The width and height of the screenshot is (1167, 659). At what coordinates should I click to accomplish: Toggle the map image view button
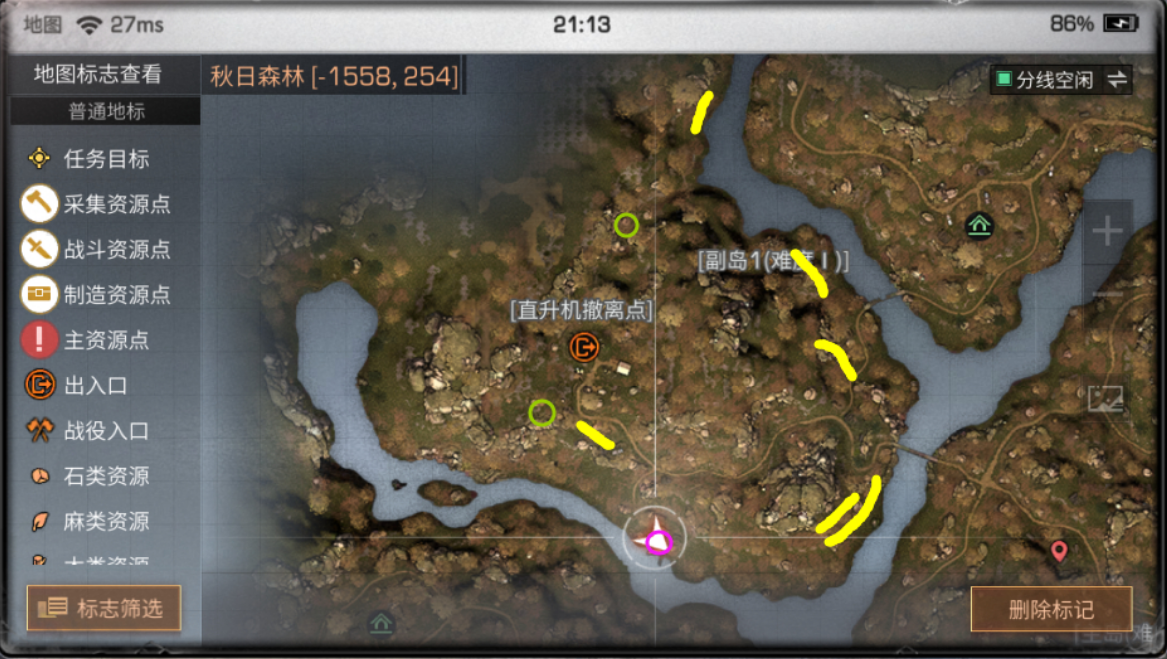tap(1106, 398)
